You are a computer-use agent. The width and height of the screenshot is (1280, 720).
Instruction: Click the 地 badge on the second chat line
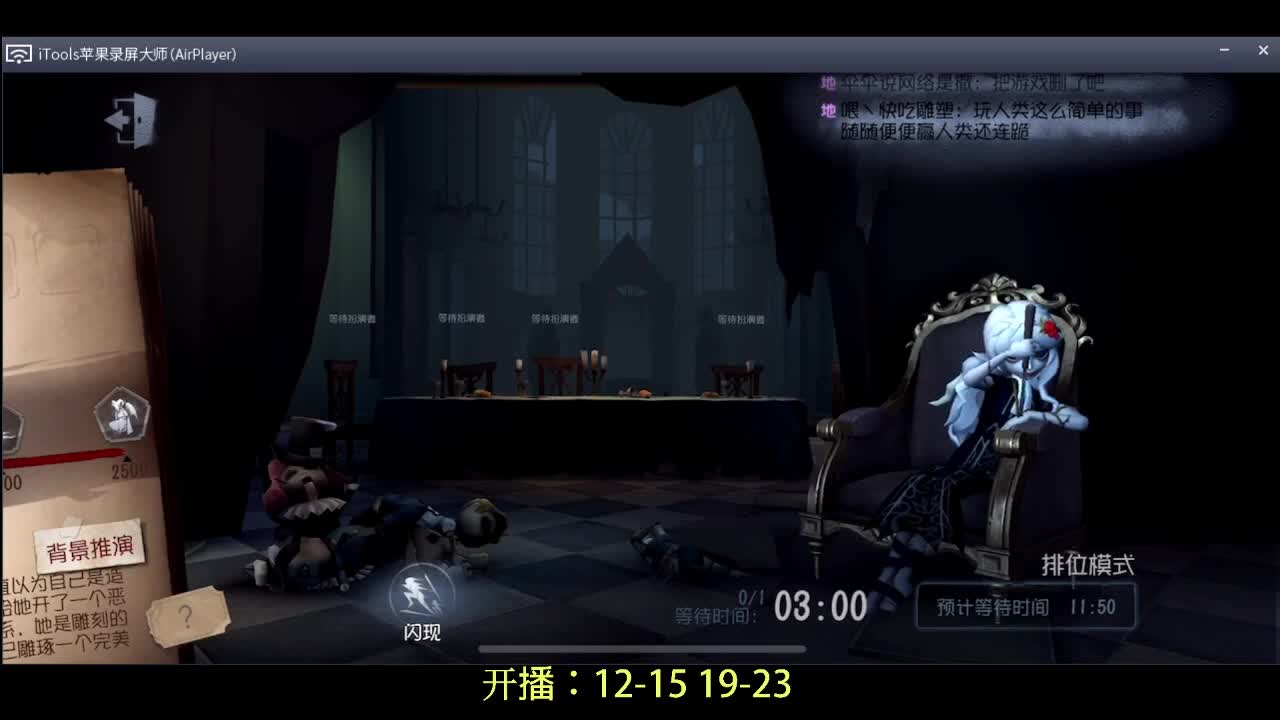(x=826, y=110)
